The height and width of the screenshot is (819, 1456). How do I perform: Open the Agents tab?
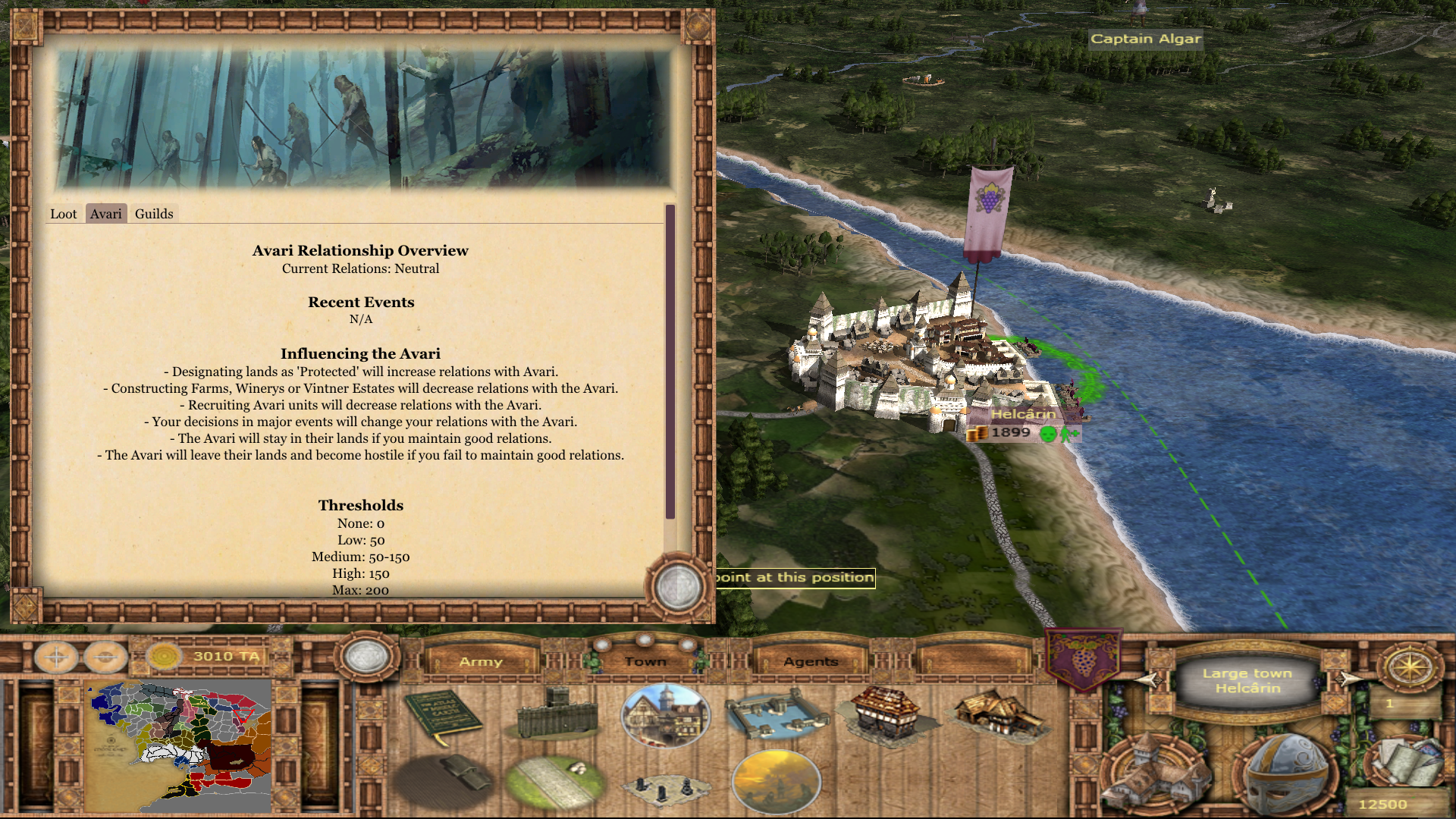pos(811,661)
